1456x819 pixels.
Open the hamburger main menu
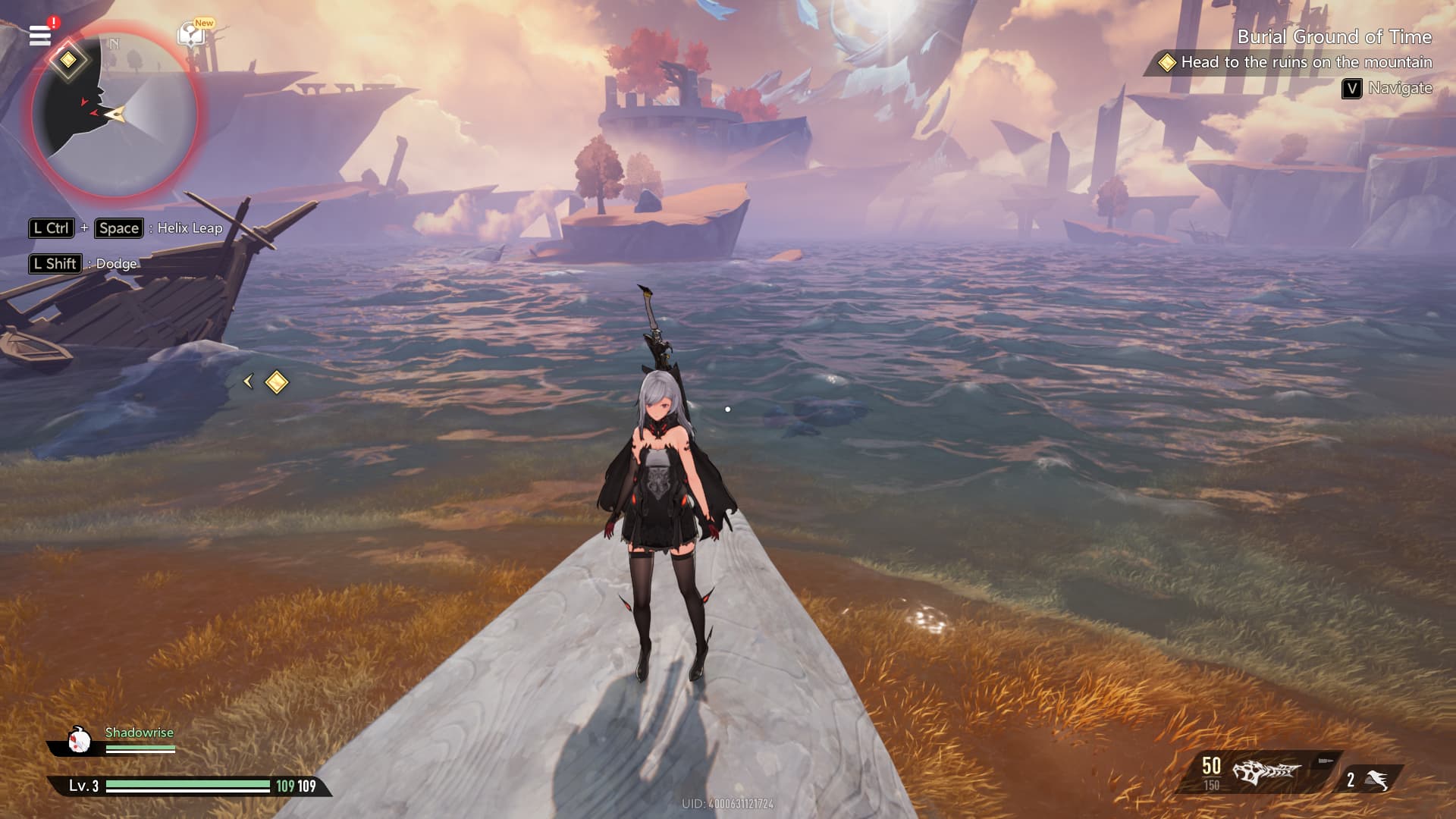(40, 35)
